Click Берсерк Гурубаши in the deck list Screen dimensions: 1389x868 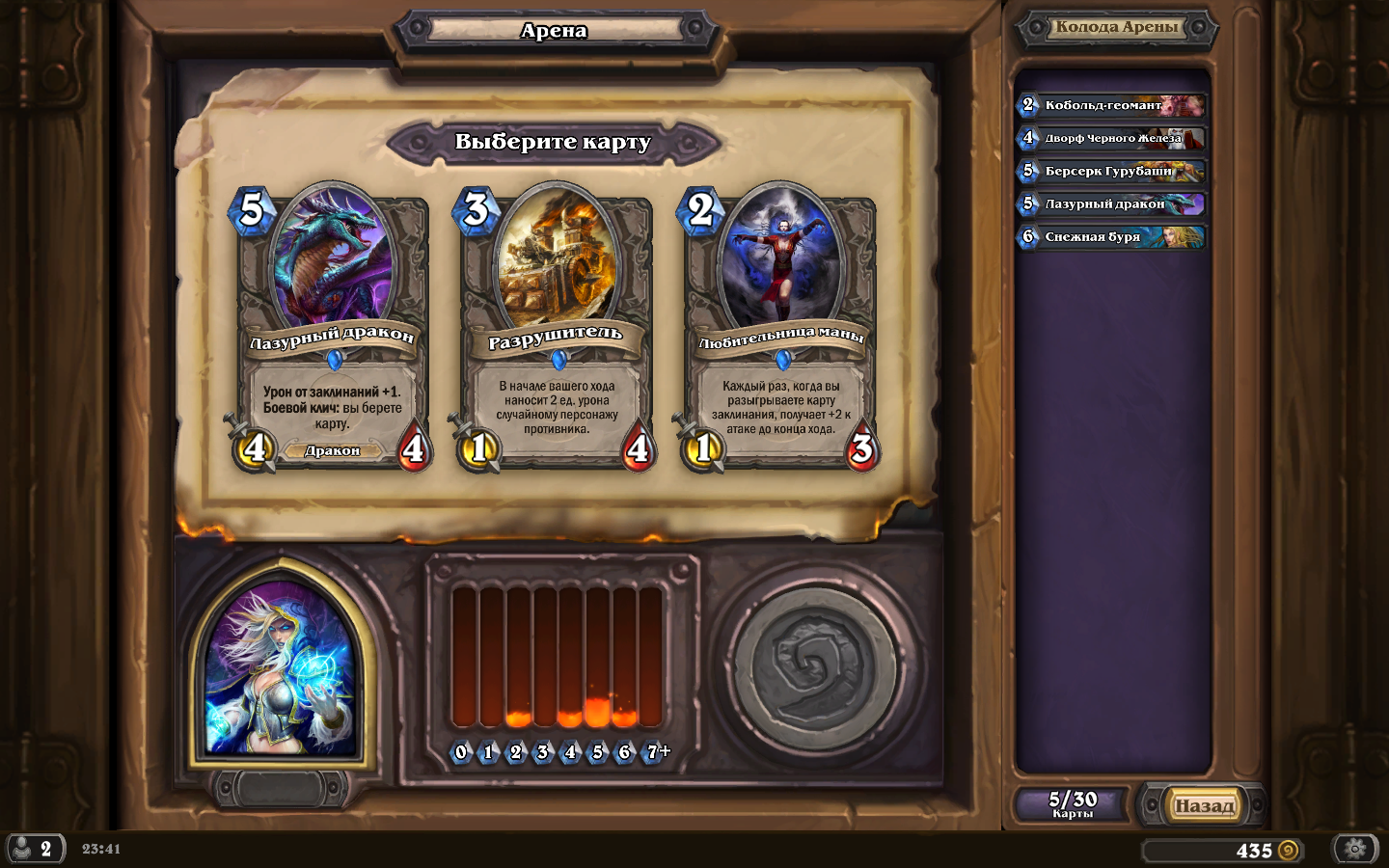(x=1113, y=171)
